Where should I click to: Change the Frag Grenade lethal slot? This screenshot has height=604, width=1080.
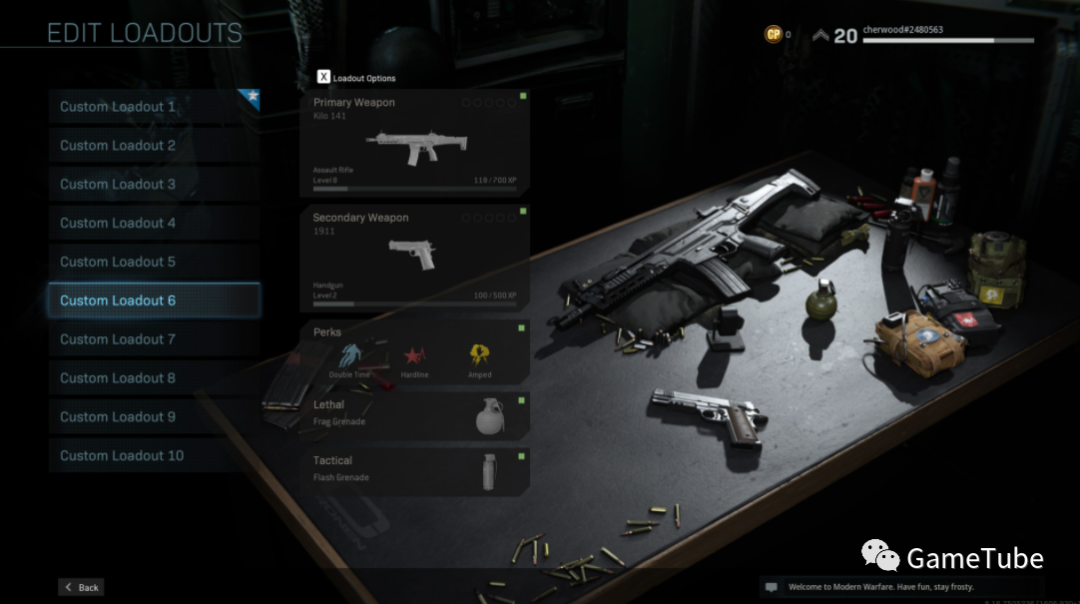[x=414, y=413]
